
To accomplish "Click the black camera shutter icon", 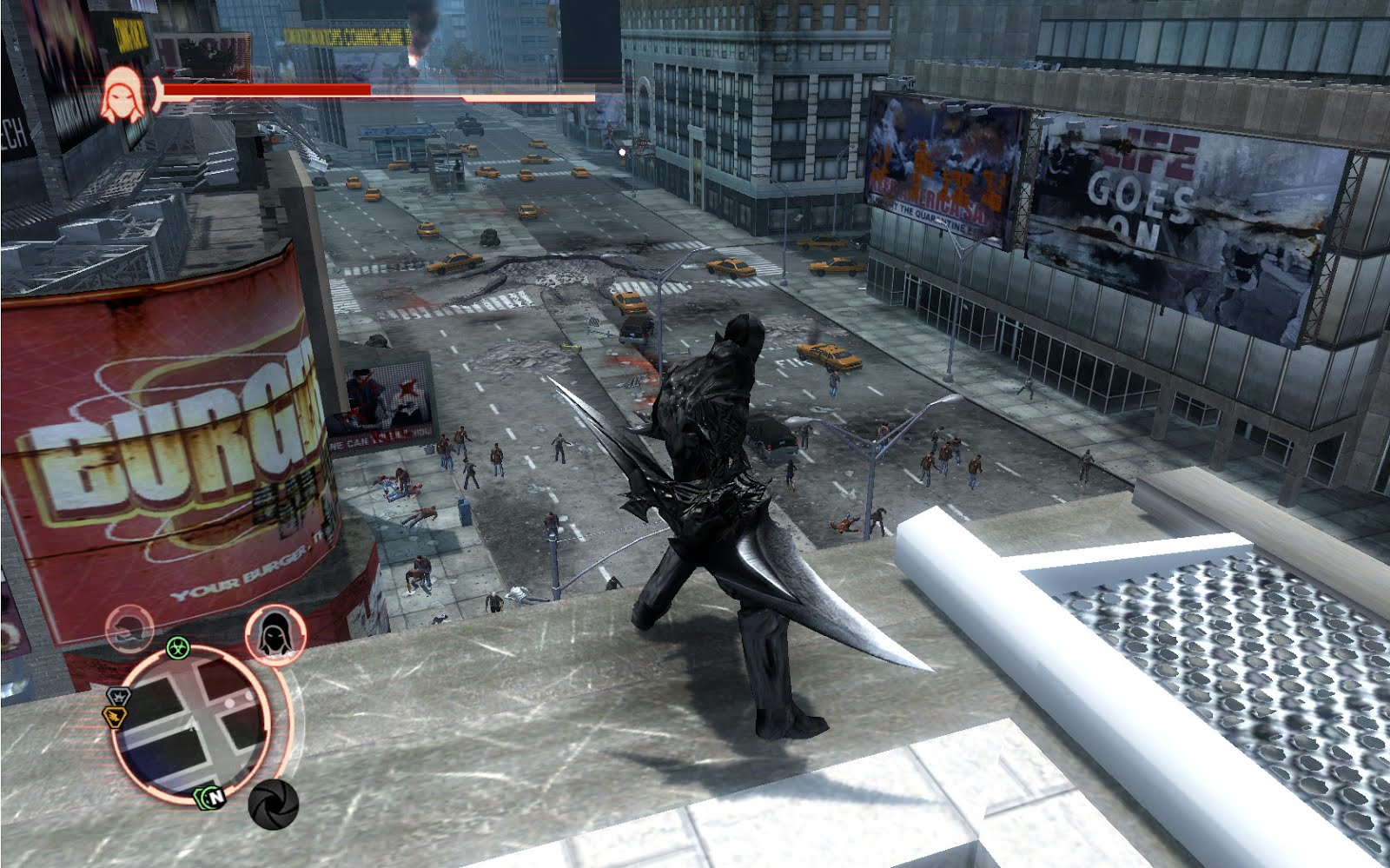I will (273, 804).
